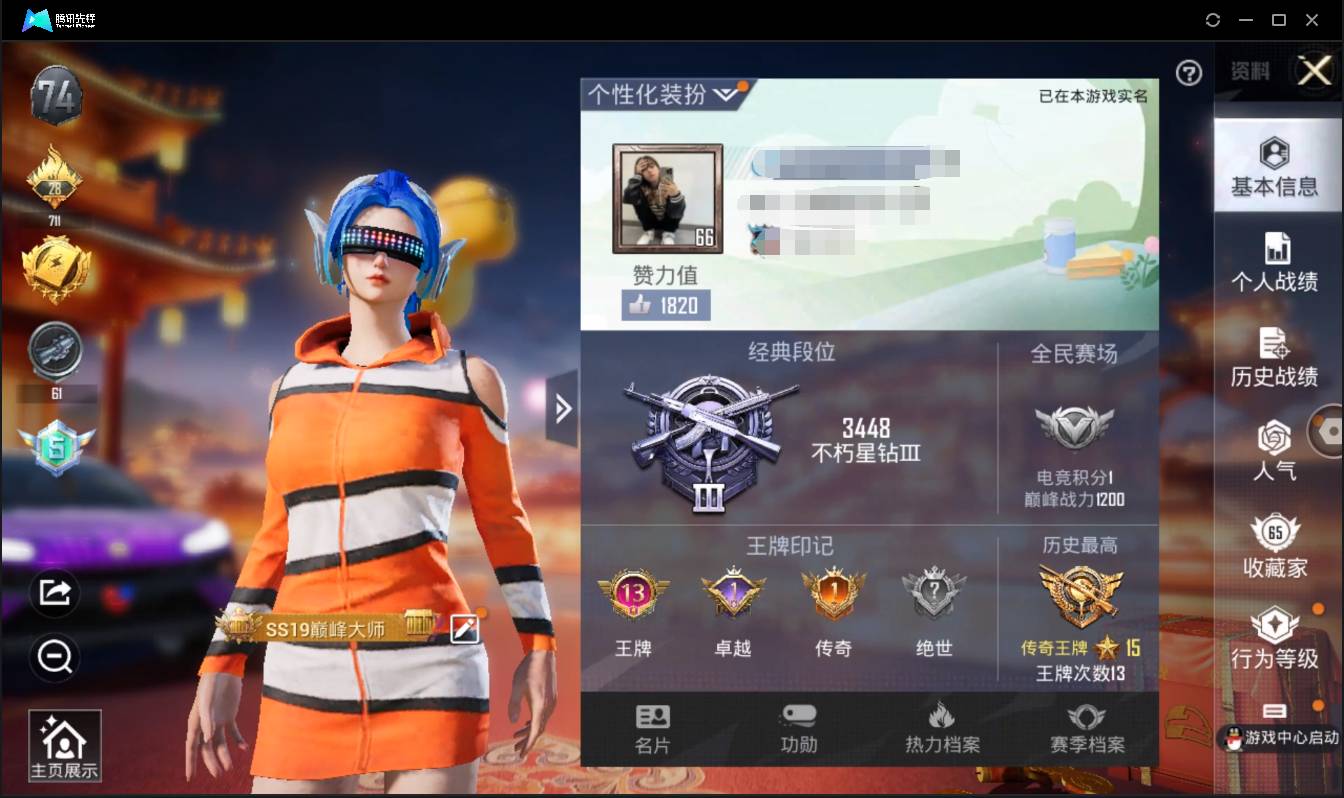Expand the side panel chevron arrow
The height and width of the screenshot is (798, 1344).
tap(563, 408)
